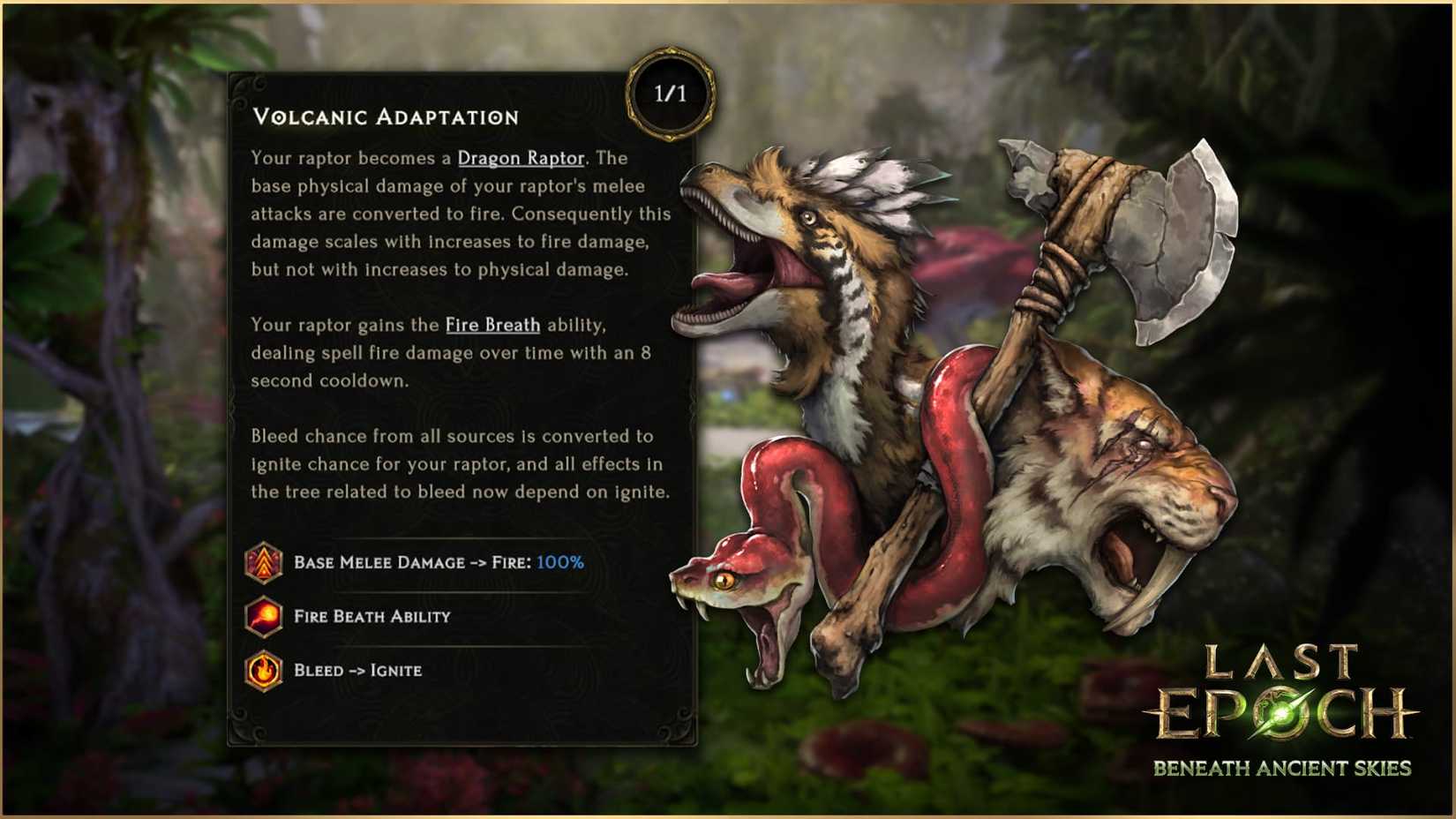Open the Fire Breath ability link
The height and width of the screenshot is (819, 1456).
point(492,325)
